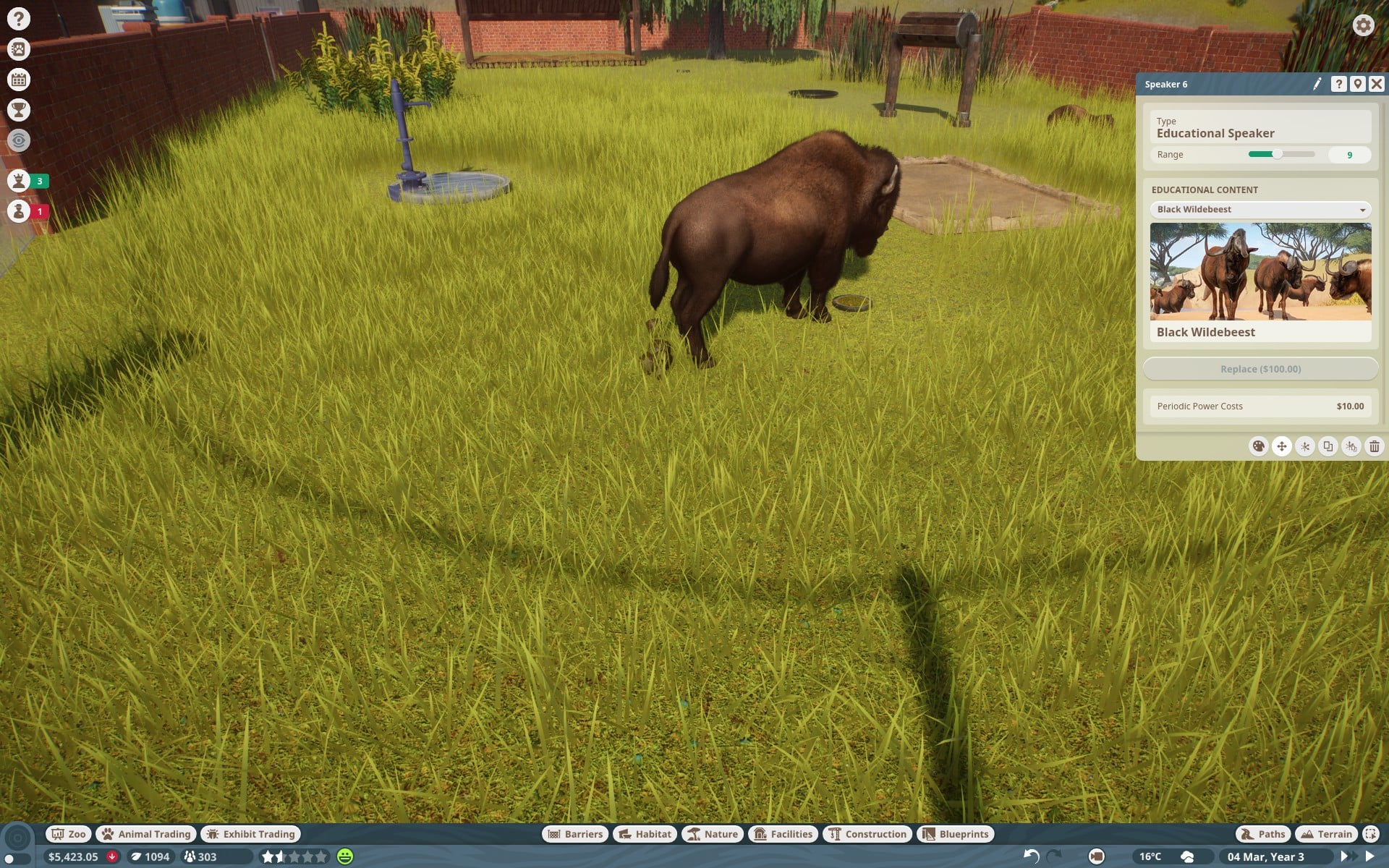The width and height of the screenshot is (1389, 868).
Task: Open the Zoo menu
Action: pos(68,834)
